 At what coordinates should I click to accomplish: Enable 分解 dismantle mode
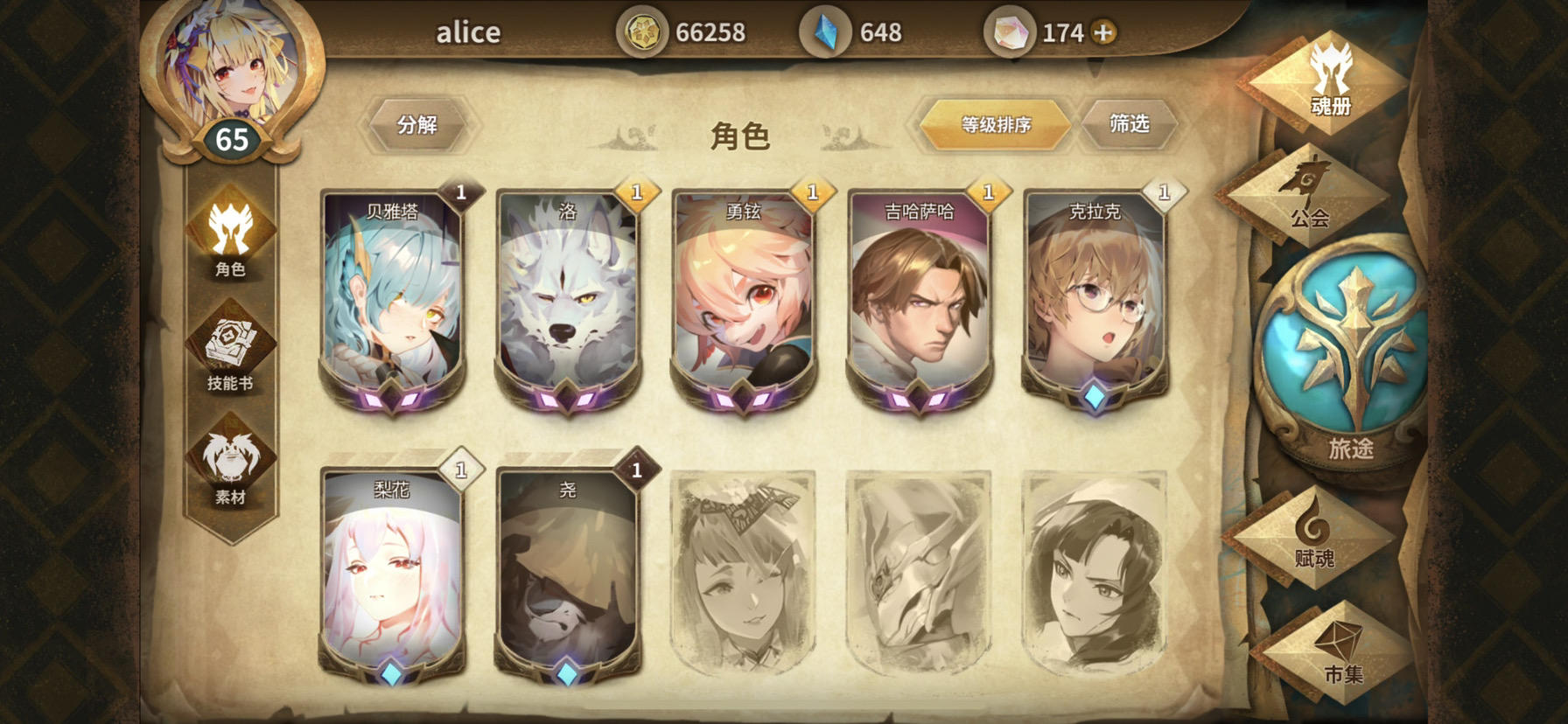coord(420,123)
